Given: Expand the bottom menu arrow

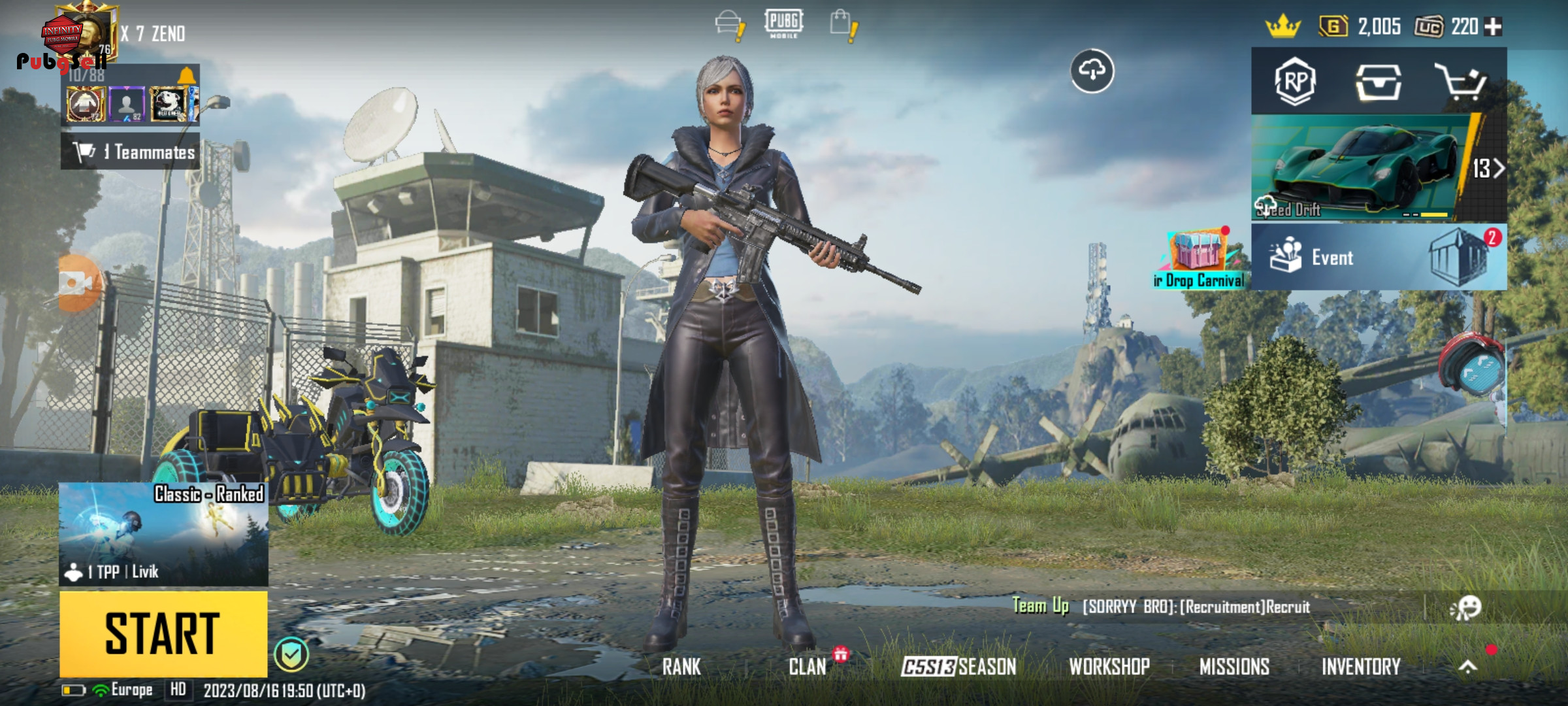Looking at the screenshot, I should tap(1467, 667).
